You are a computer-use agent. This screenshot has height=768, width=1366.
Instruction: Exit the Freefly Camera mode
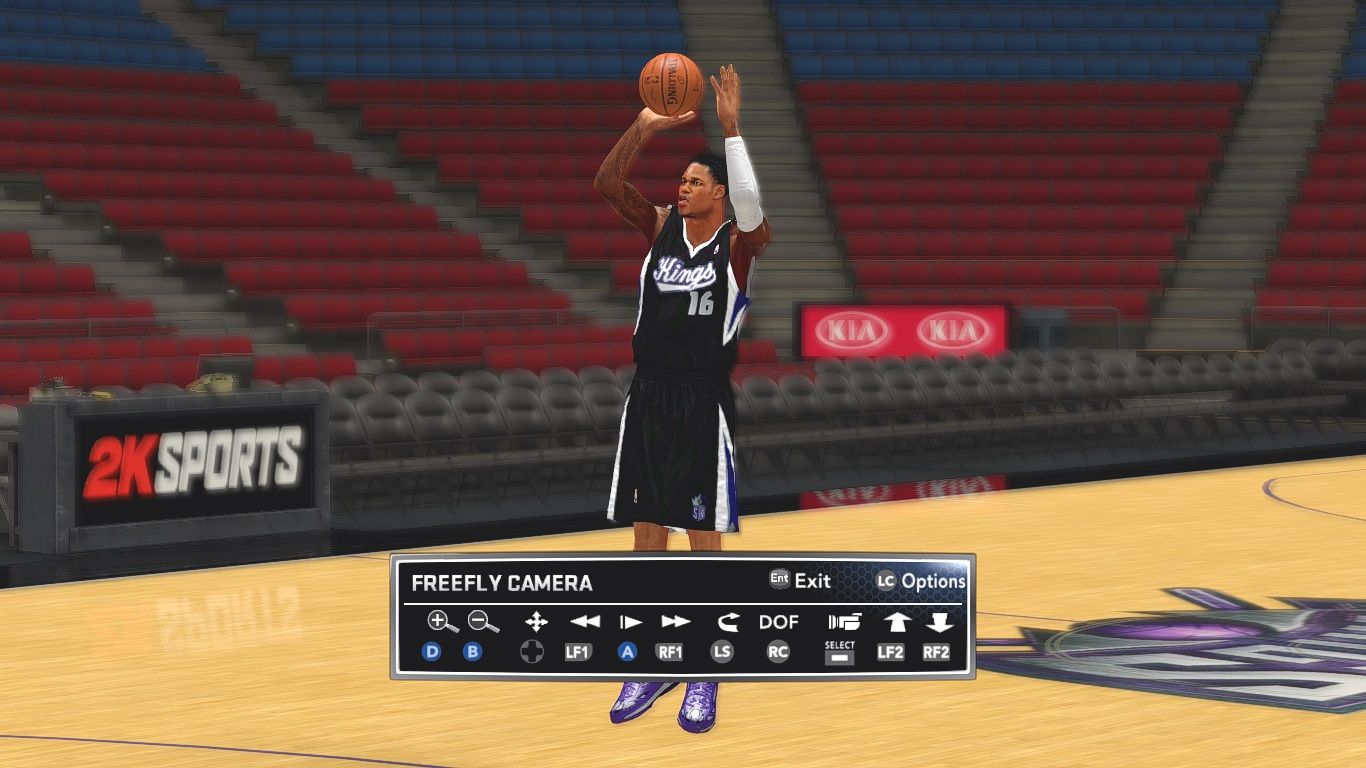tap(800, 580)
